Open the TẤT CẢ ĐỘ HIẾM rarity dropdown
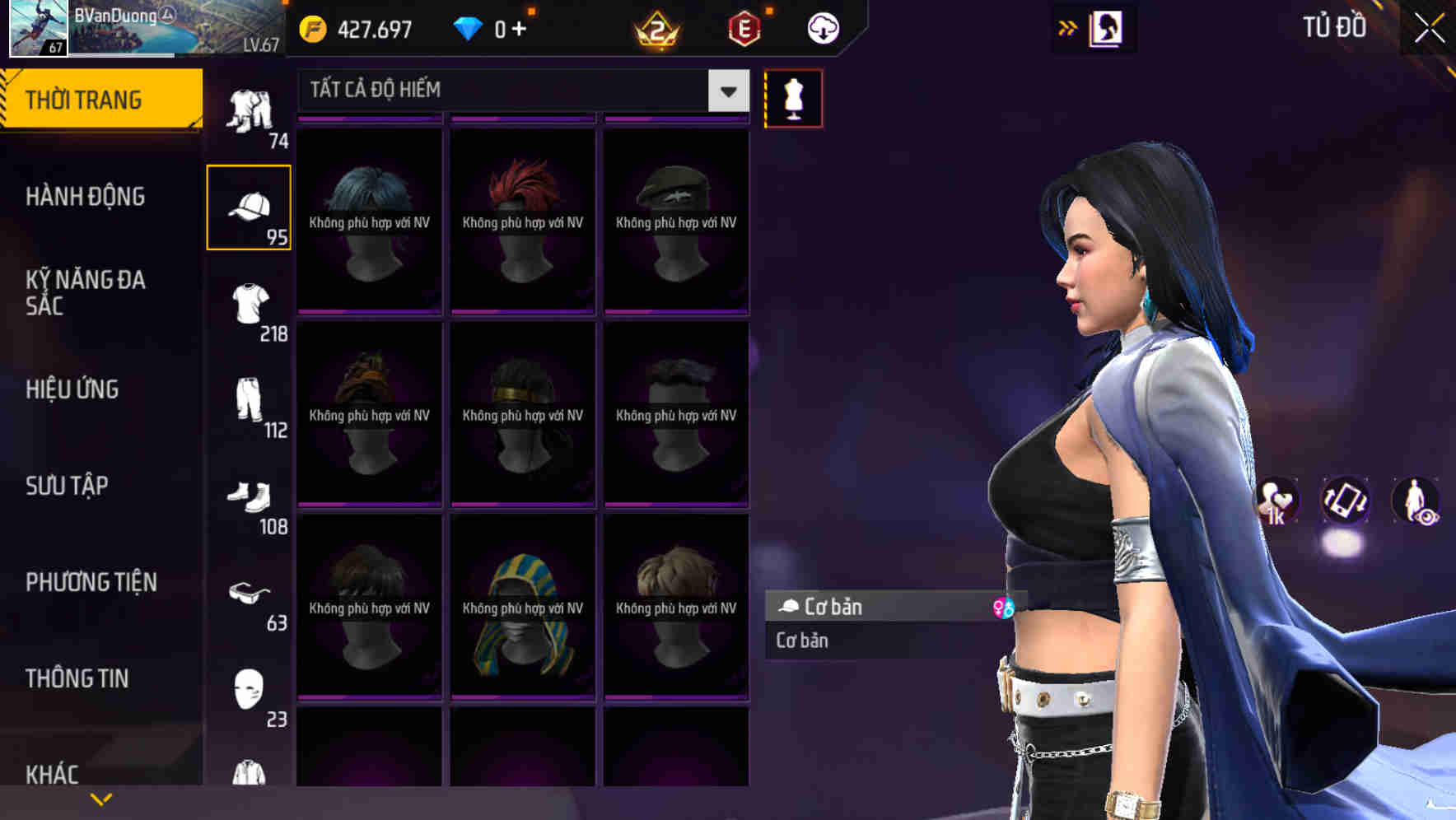Screen dimensions: 1456x820 click(519, 90)
